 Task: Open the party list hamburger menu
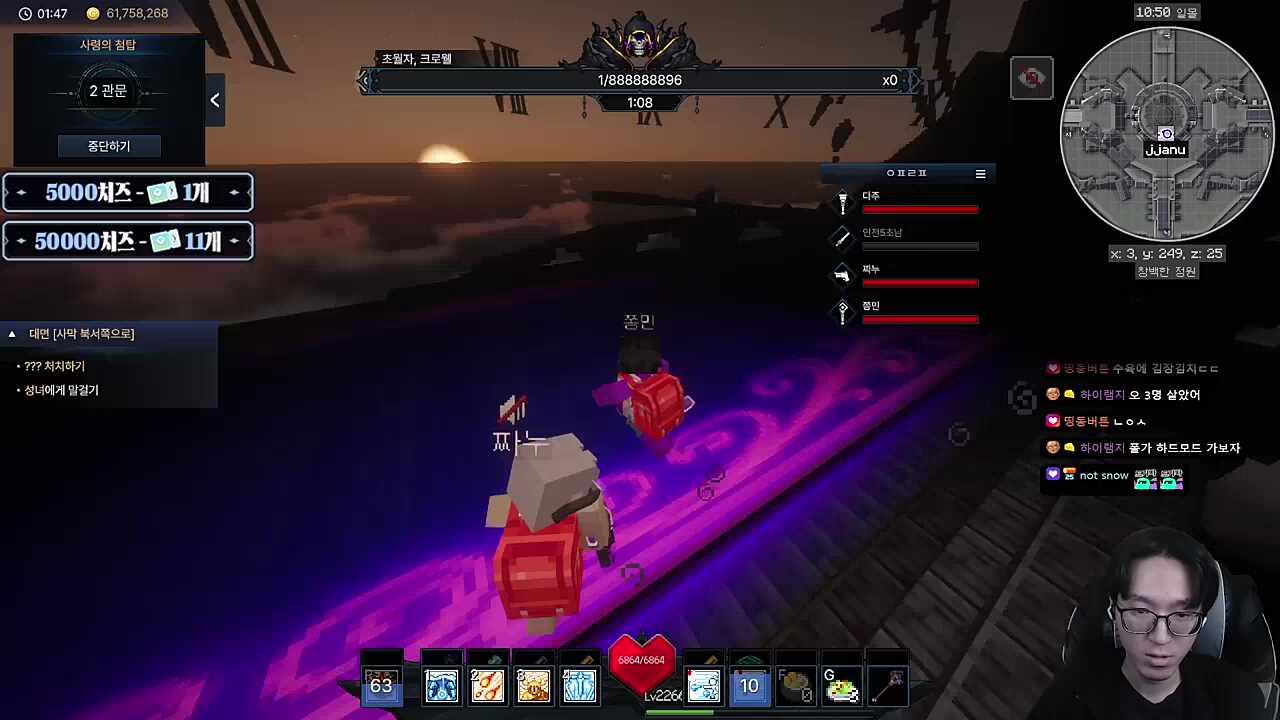980,174
